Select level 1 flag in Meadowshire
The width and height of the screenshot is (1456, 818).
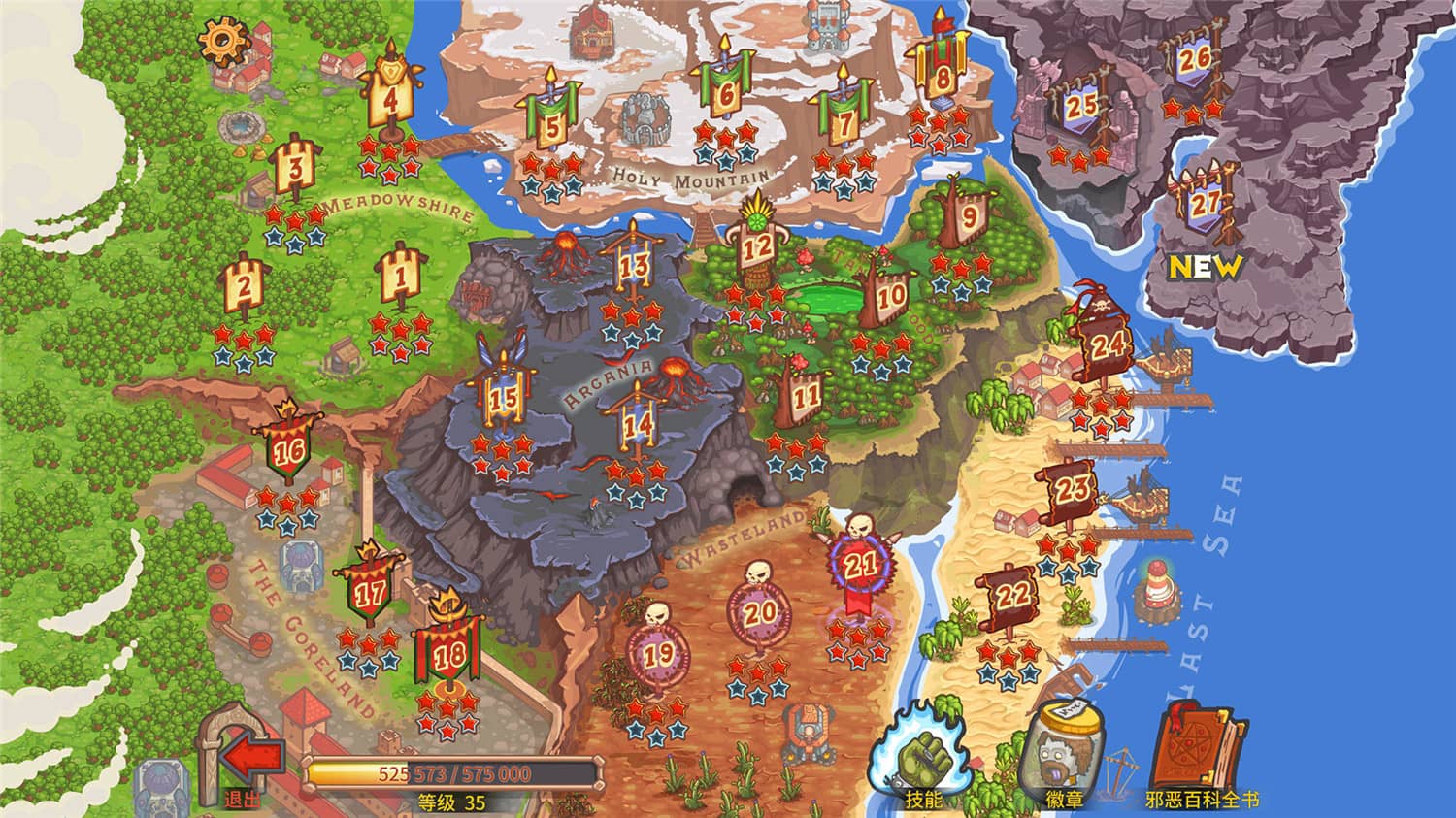click(x=399, y=277)
